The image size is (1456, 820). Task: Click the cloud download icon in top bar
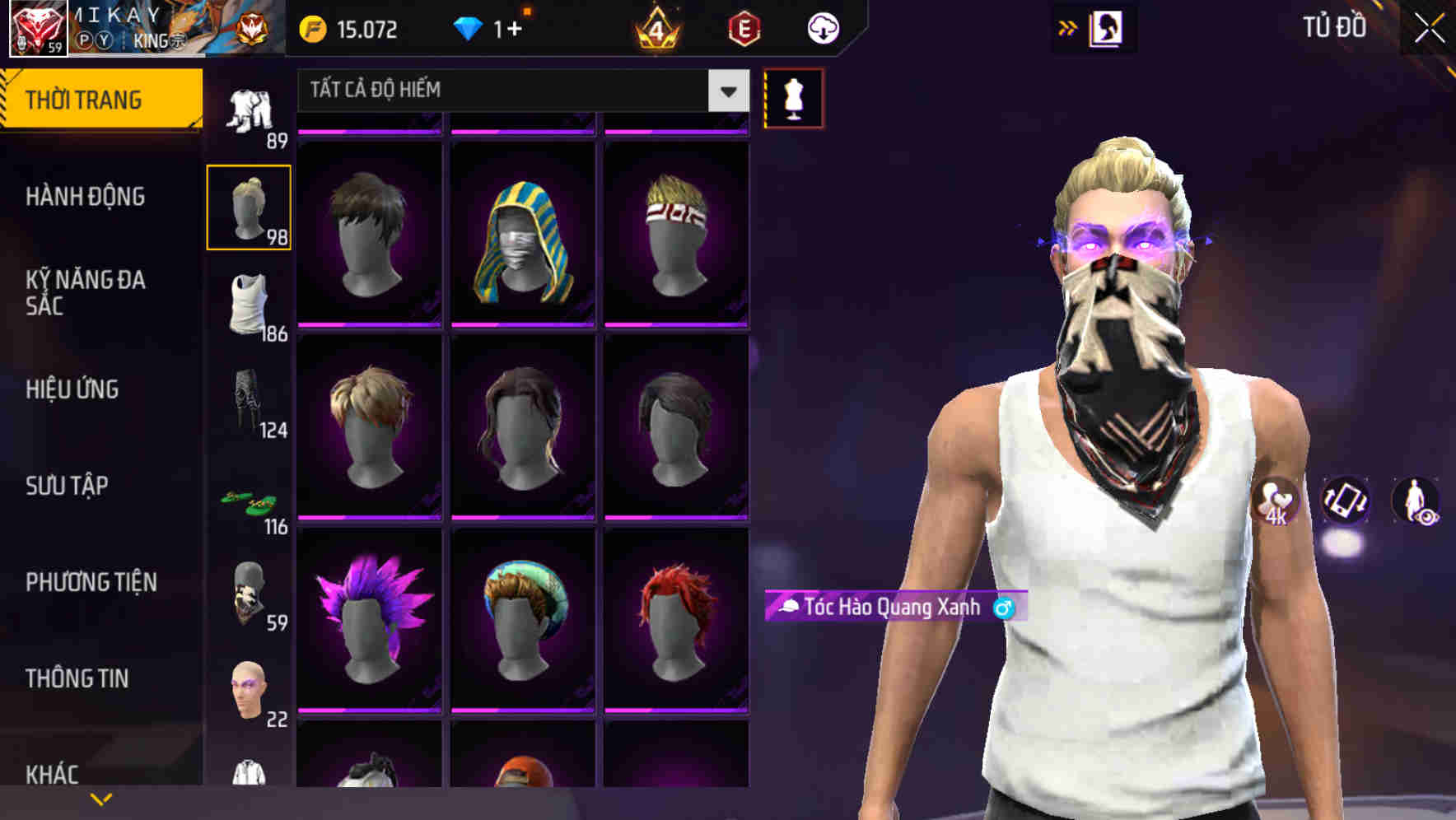[x=822, y=27]
